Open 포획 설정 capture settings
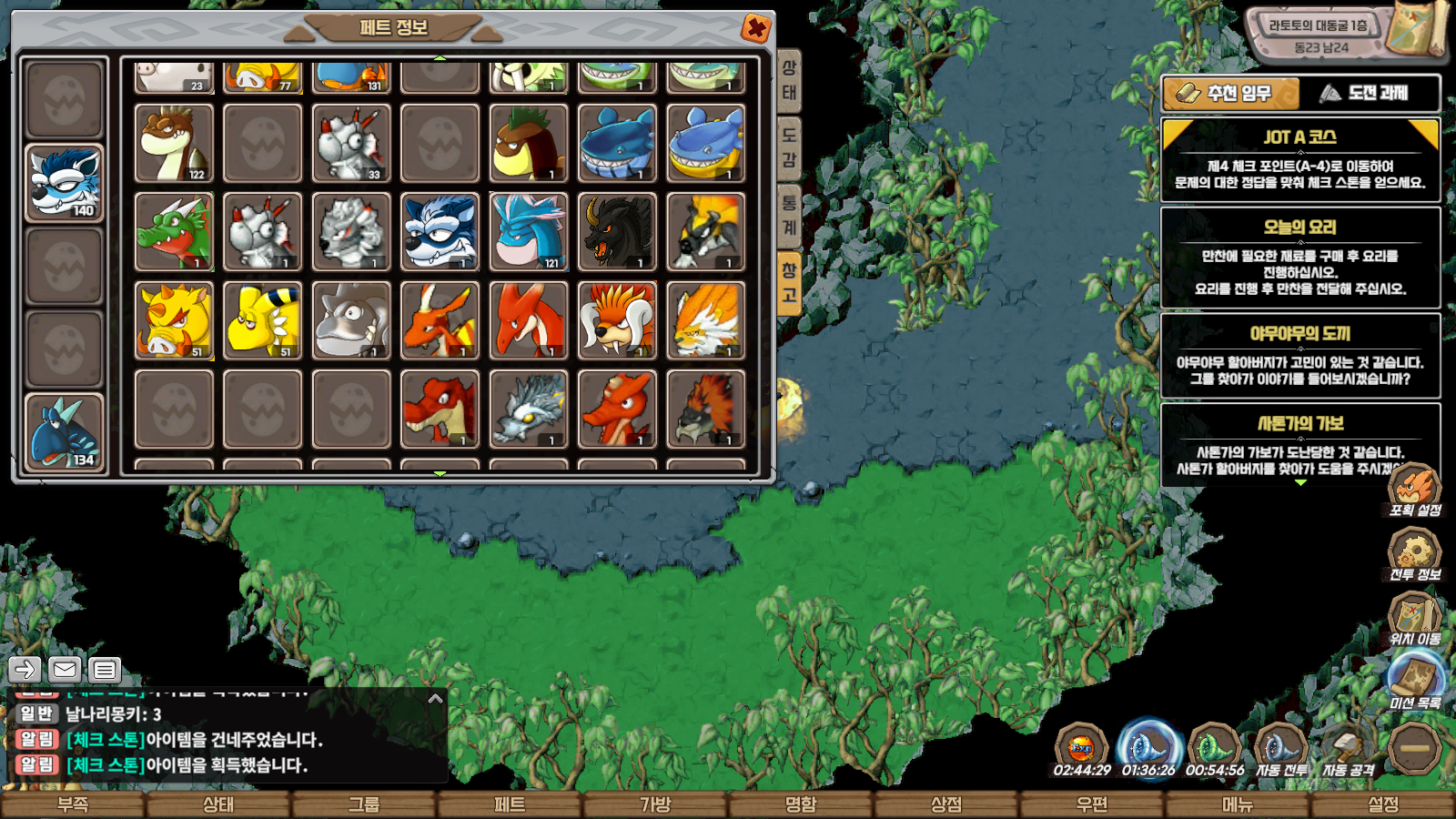Screen dimensions: 1456x819 click(x=1415, y=490)
